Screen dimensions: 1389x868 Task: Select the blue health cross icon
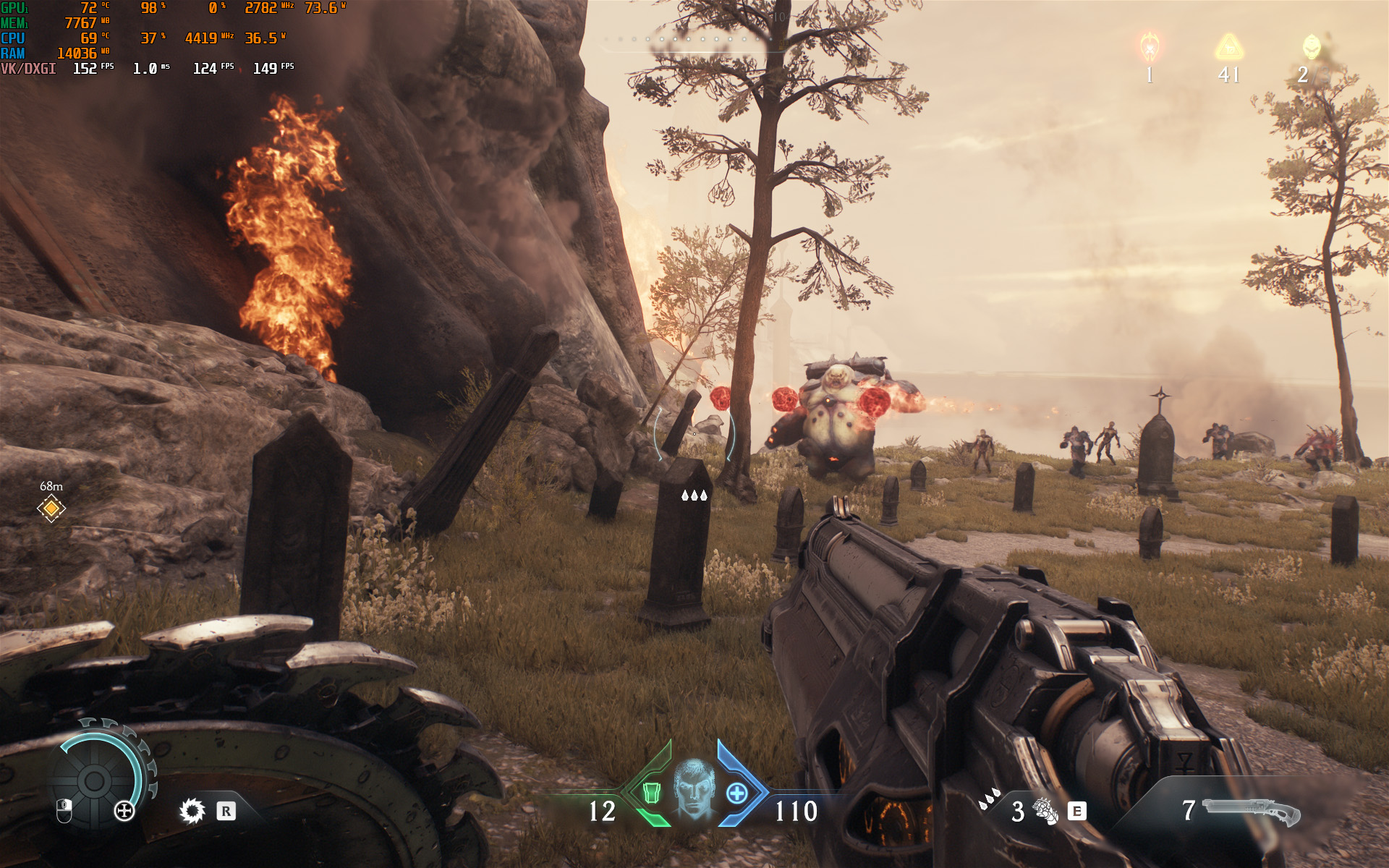(x=736, y=793)
